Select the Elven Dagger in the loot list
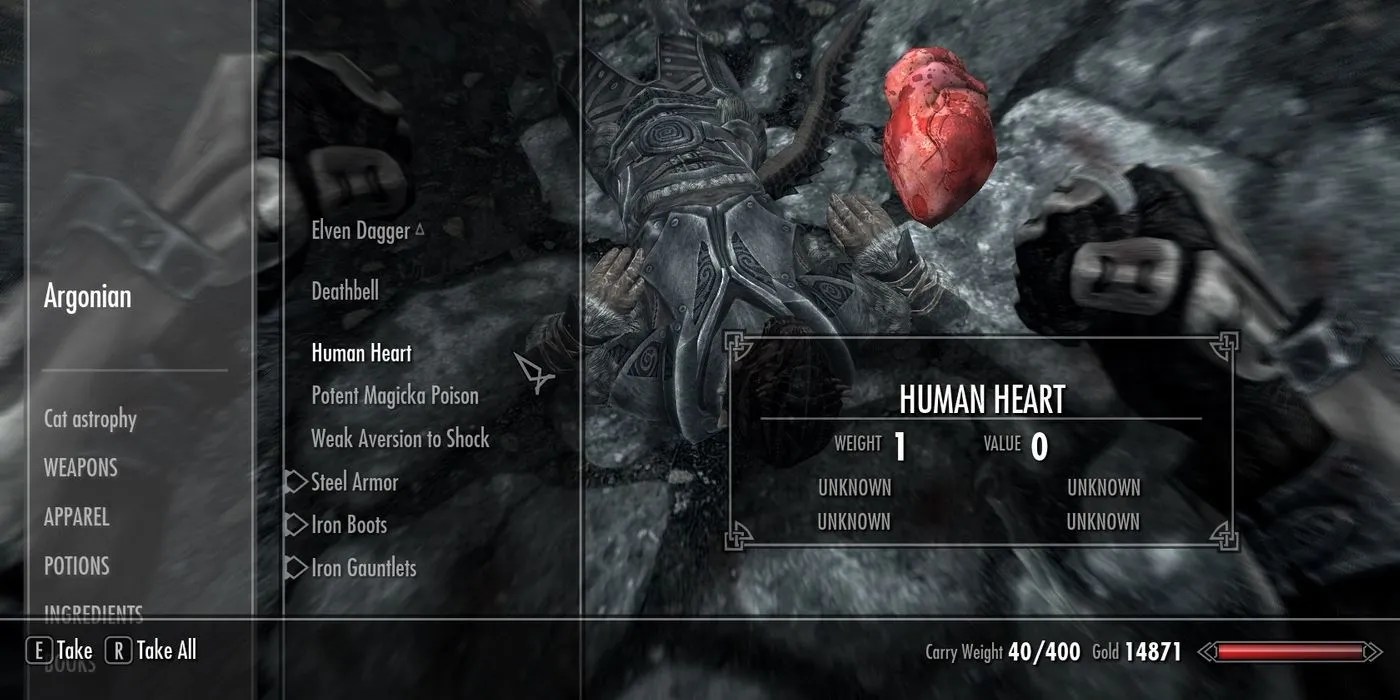Image resolution: width=1400 pixels, height=700 pixels. 360,231
